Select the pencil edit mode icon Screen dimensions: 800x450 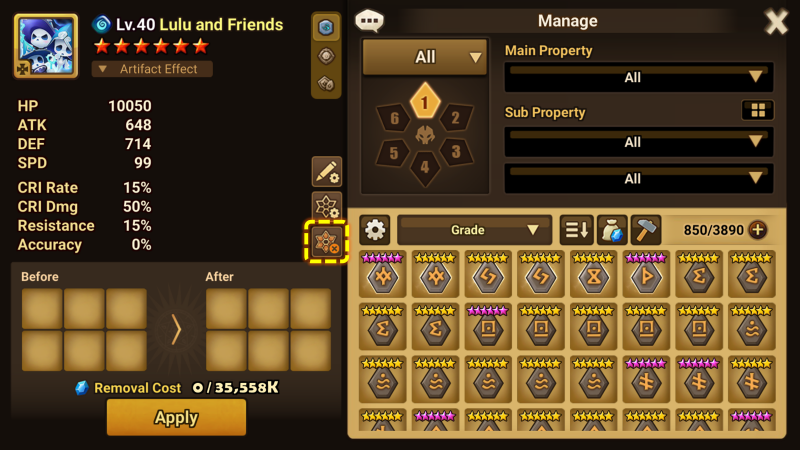[327, 171]
